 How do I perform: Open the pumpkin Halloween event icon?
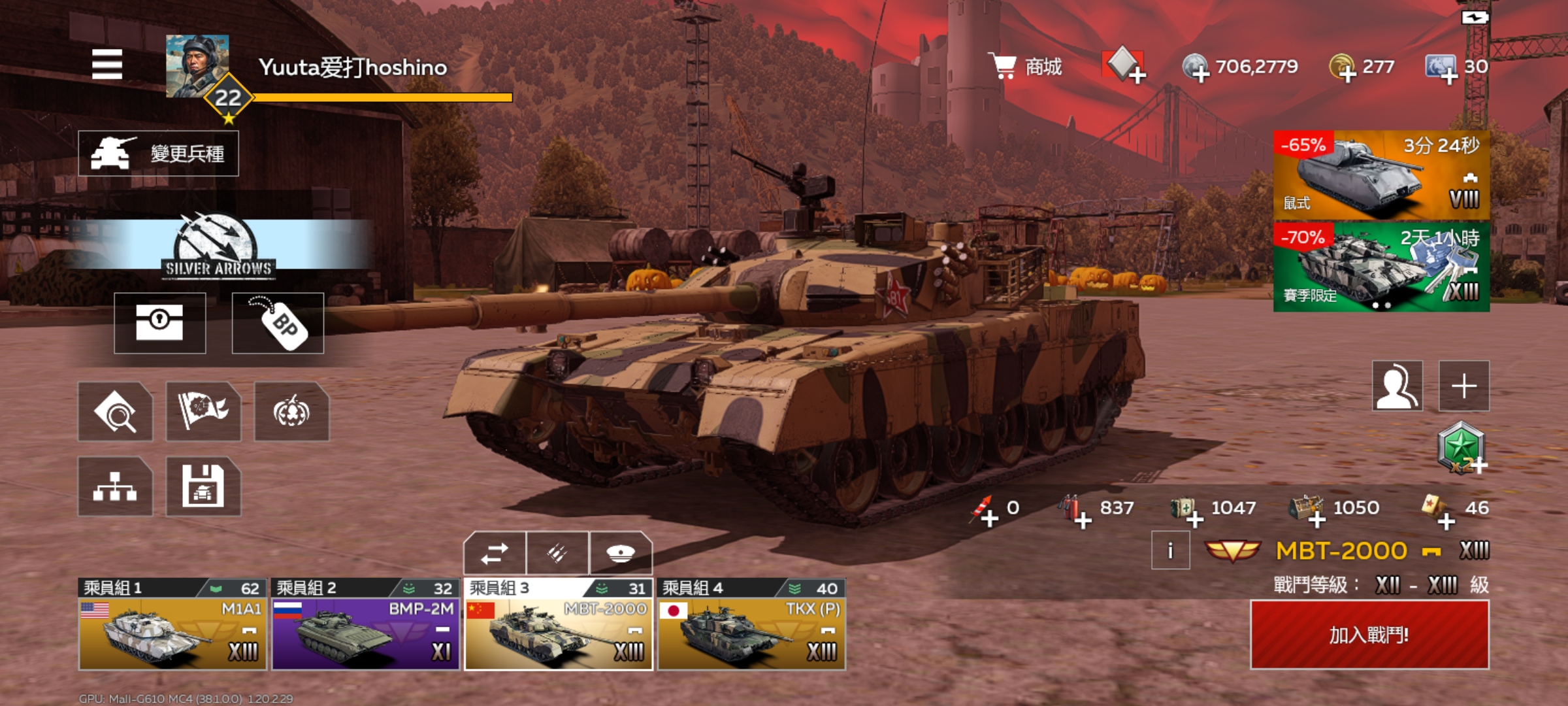291,412
